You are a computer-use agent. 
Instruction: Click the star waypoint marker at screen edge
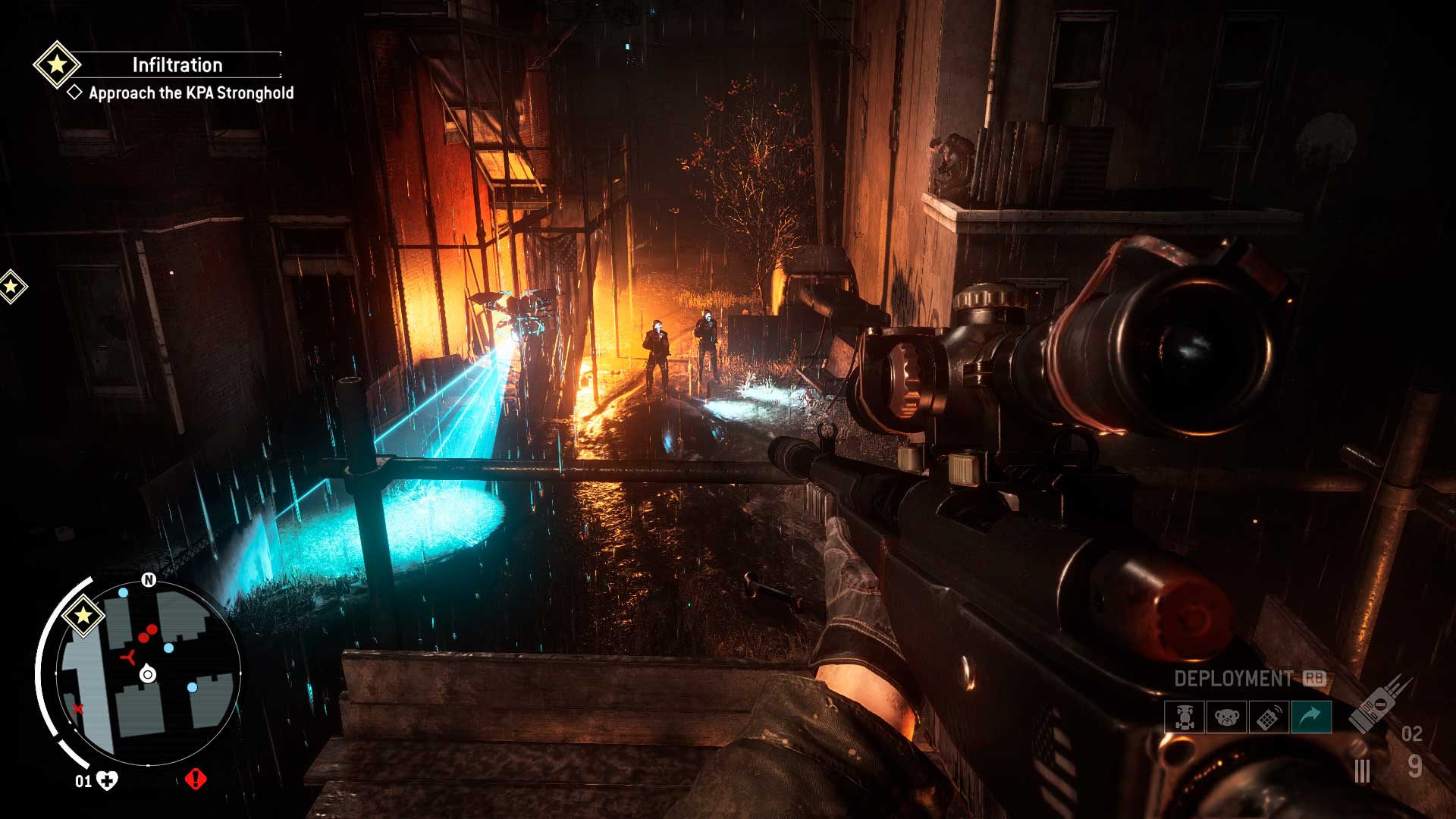coord(11,287)
